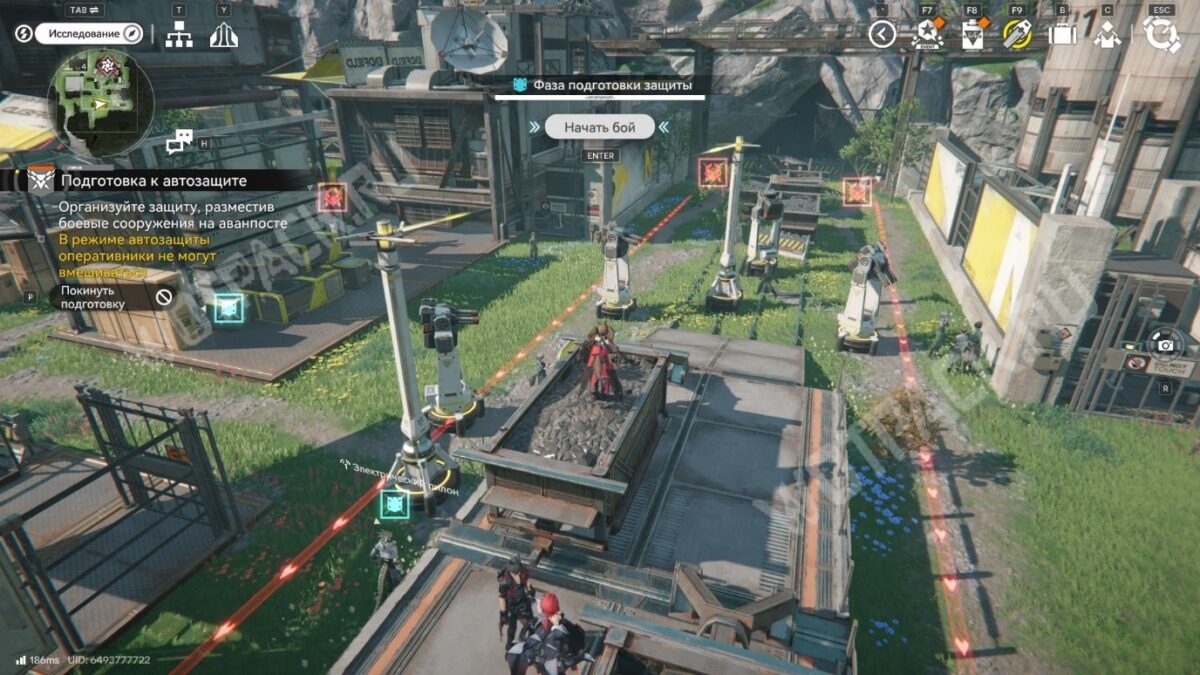Screen dimensions: 1200x675
Task: Activate the camera photo mode icon
Action: pos(1165,345)
